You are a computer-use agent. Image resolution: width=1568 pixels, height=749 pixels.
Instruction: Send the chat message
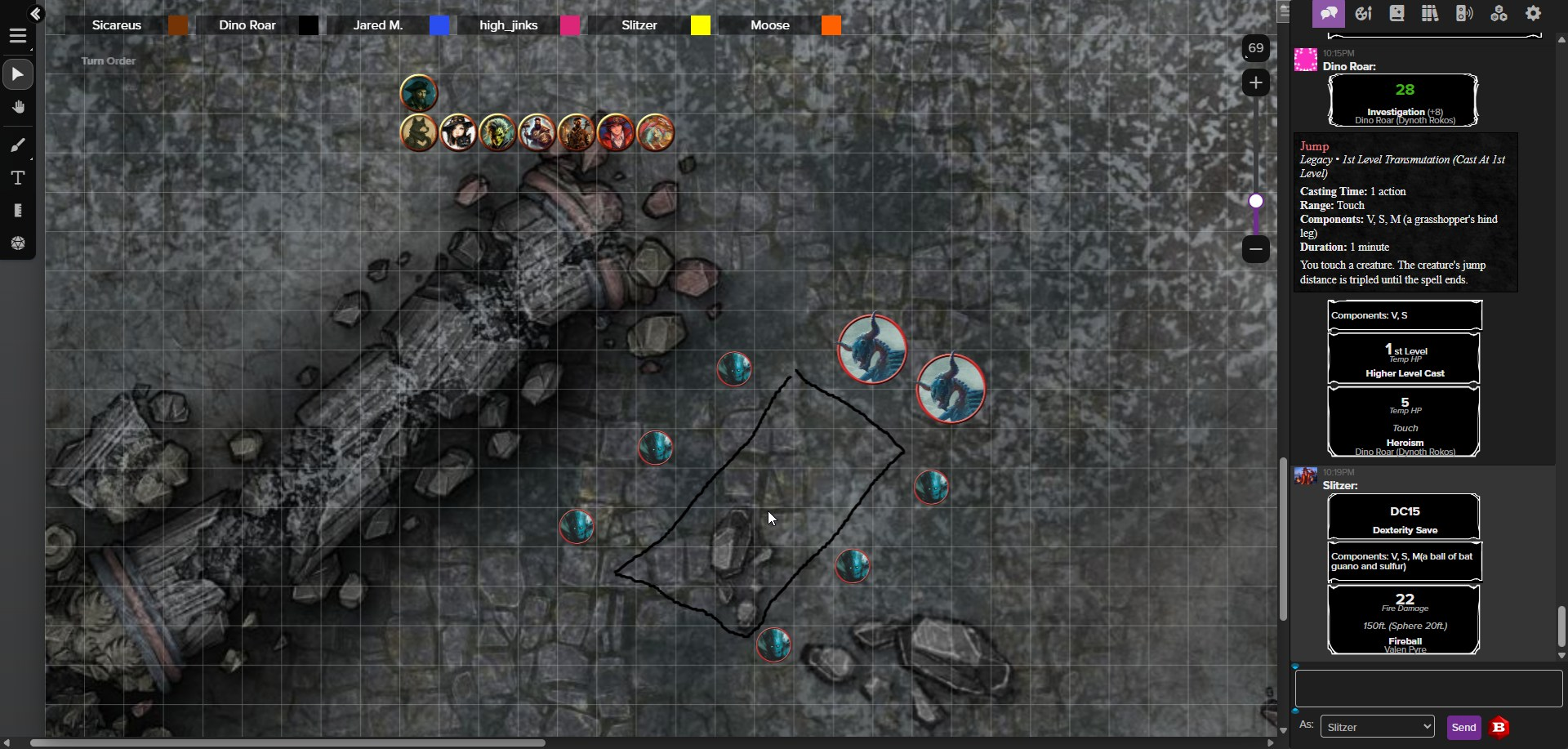pos(1463,727)
